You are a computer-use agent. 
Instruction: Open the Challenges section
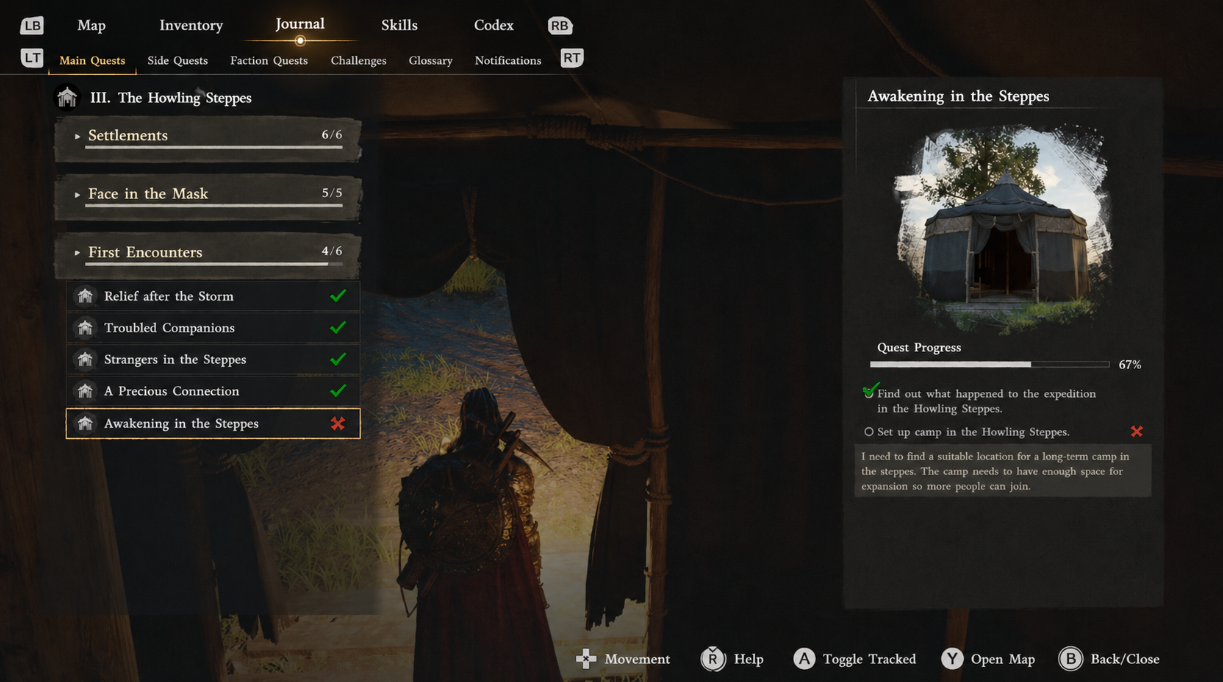point(358,60)
